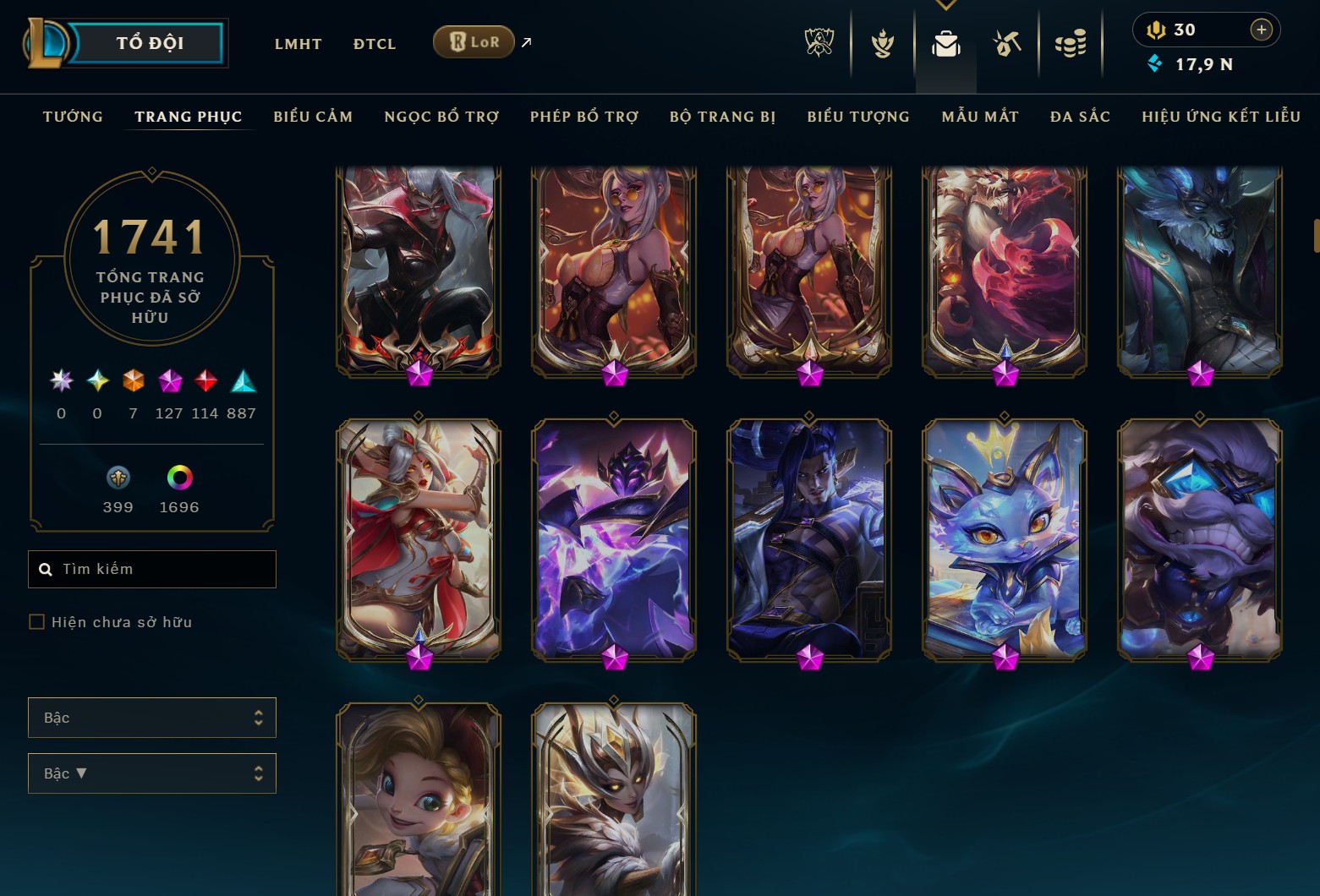1320x896 pixels.
Task: Open the "Bậc ▼" sort dropdown
Action: [x=152, y=773]
